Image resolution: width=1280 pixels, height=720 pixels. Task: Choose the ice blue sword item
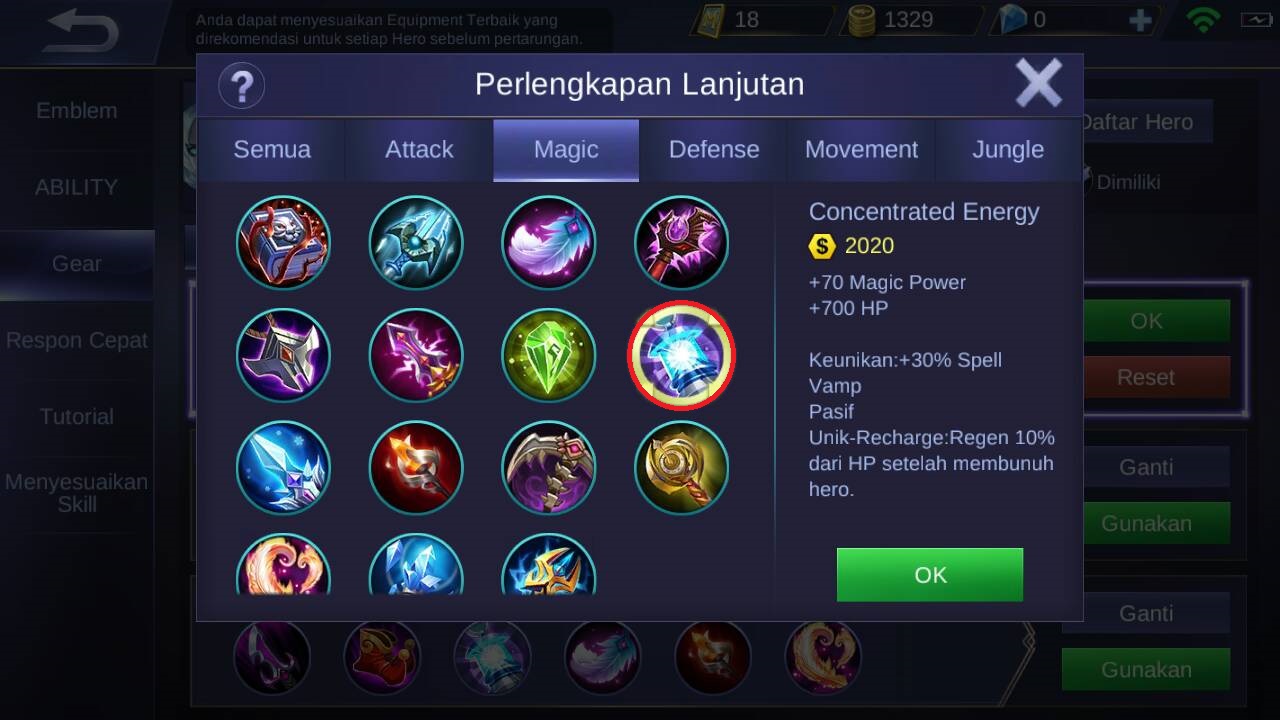(283, 468)
